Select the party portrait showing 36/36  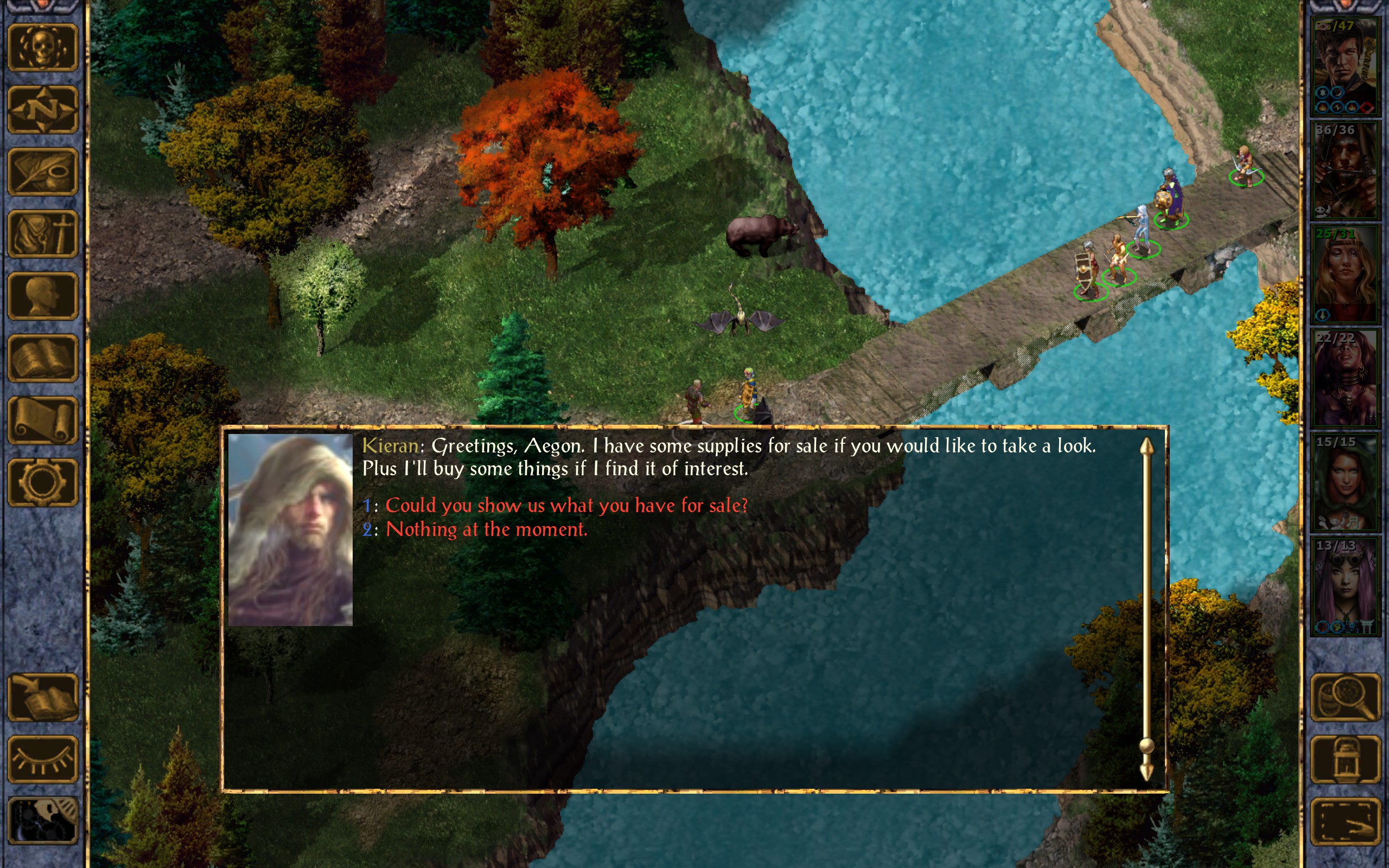1345,170
